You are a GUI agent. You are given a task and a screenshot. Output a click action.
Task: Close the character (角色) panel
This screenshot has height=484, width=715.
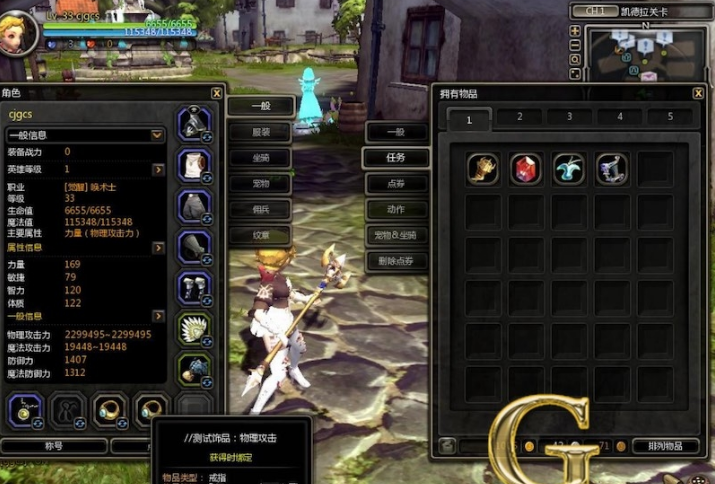tap(217, 93)
